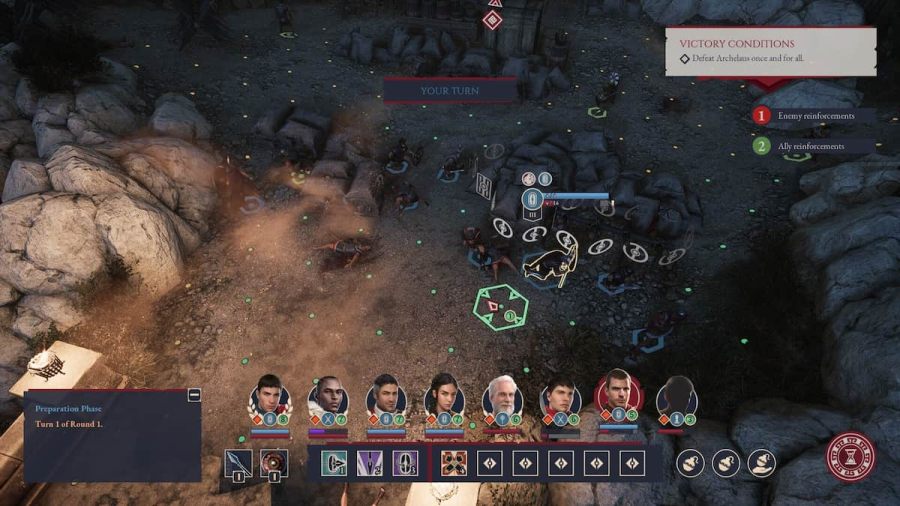900x506 pixels.
Task: Minimize the Preparation Phase log panel
Action: pos(194,395)
